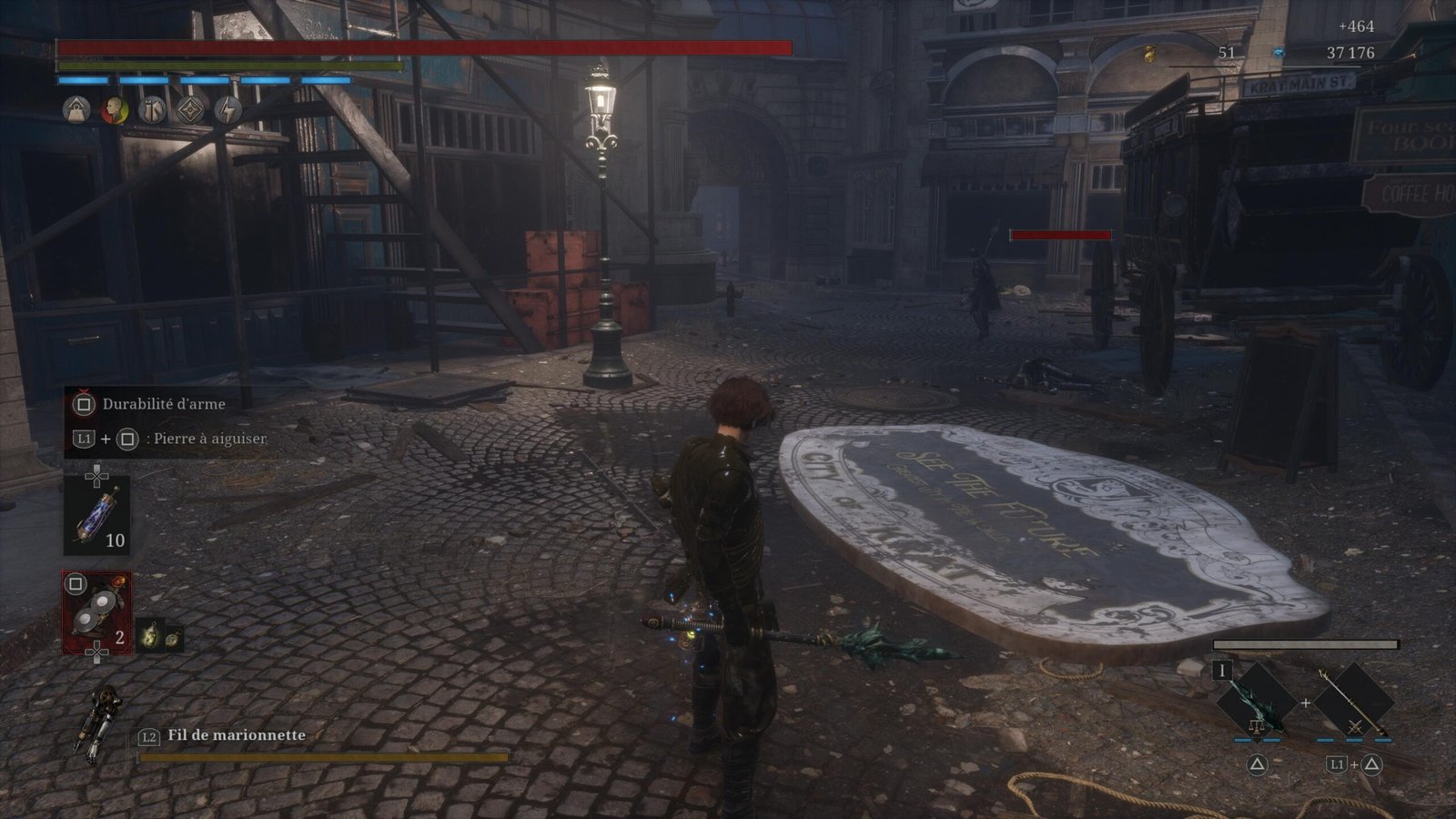Click the diamond-shaped star buff icon

(x=190, y=110)
